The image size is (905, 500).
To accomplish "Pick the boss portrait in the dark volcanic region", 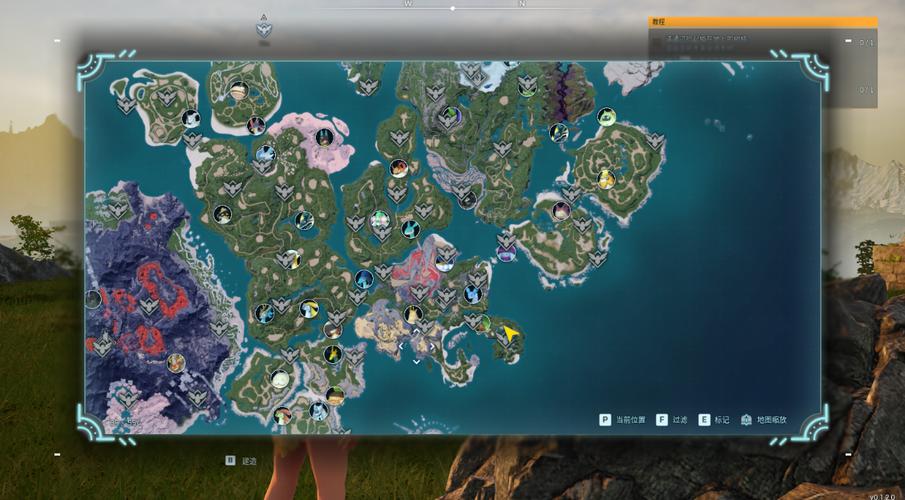I will 176,362.
